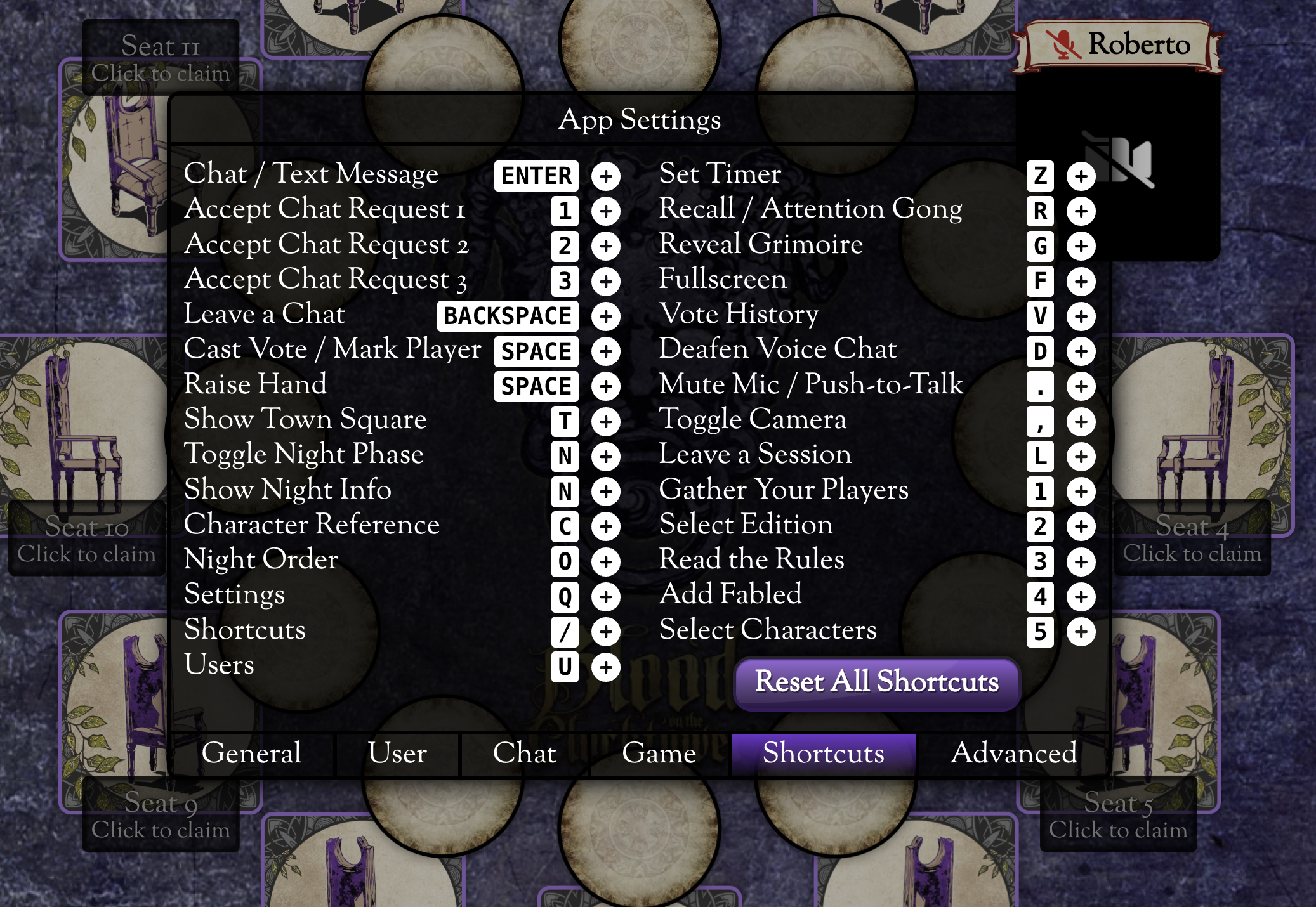Viewport: 1316px width, 907px height.
Task: Select the Chat settings tab
Action: click(x=524, y=754)
